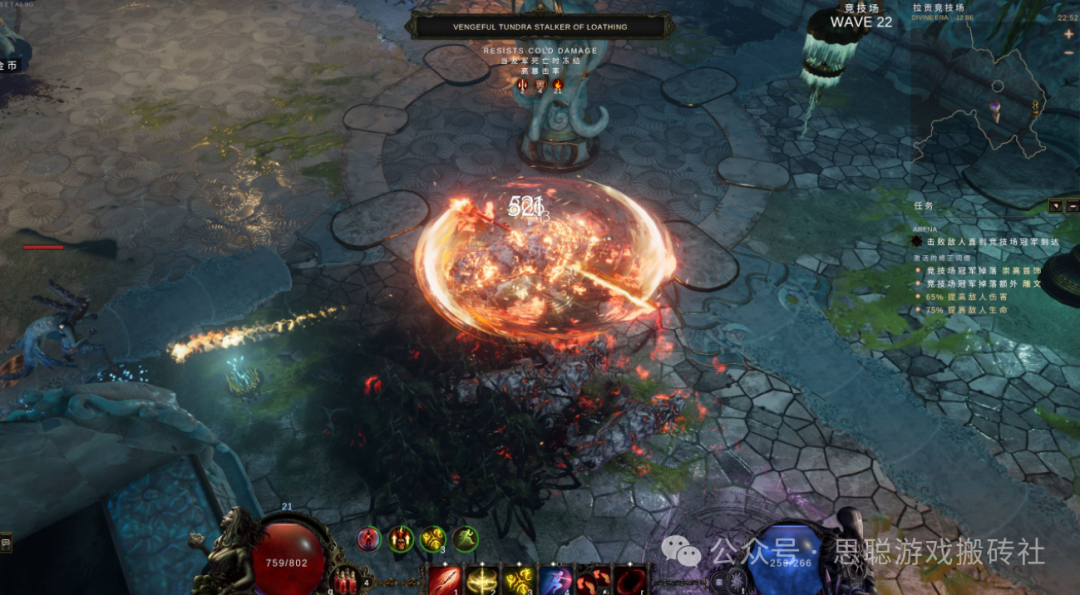Click the boss fire debuff icon

pos(558,85)
